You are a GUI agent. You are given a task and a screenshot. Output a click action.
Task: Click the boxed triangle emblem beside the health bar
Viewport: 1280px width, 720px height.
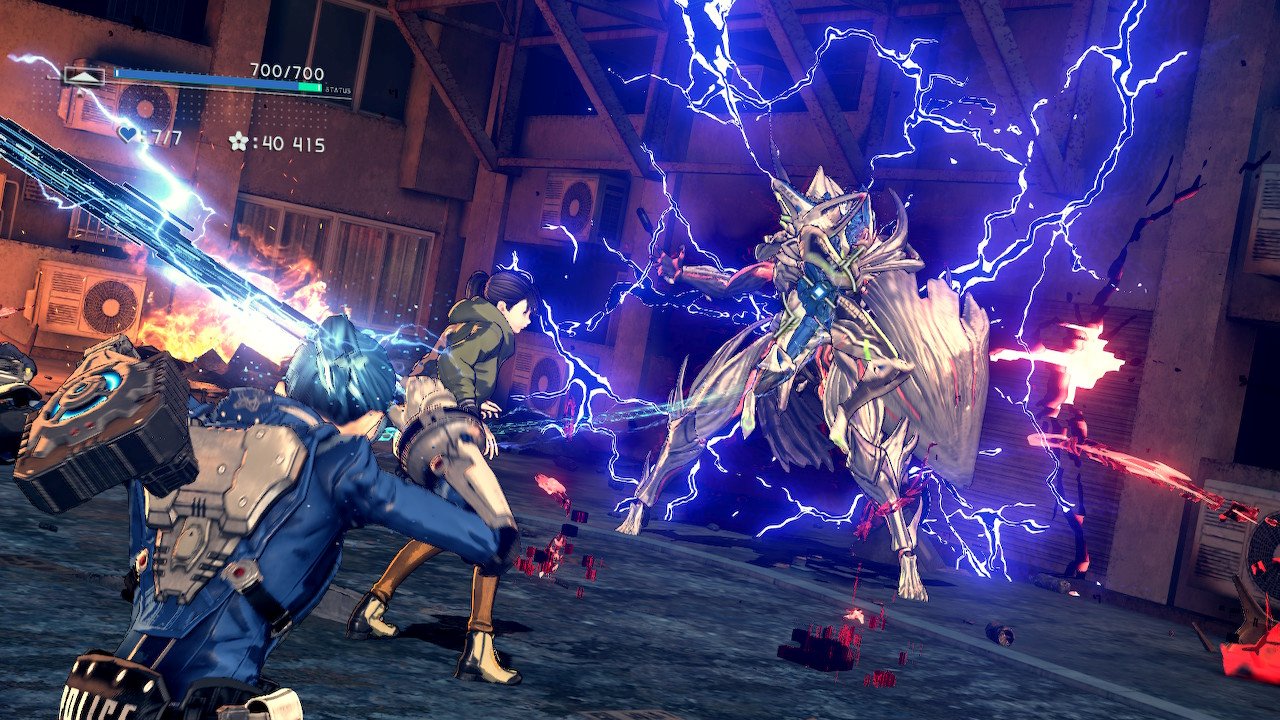[x=83, y=76]
